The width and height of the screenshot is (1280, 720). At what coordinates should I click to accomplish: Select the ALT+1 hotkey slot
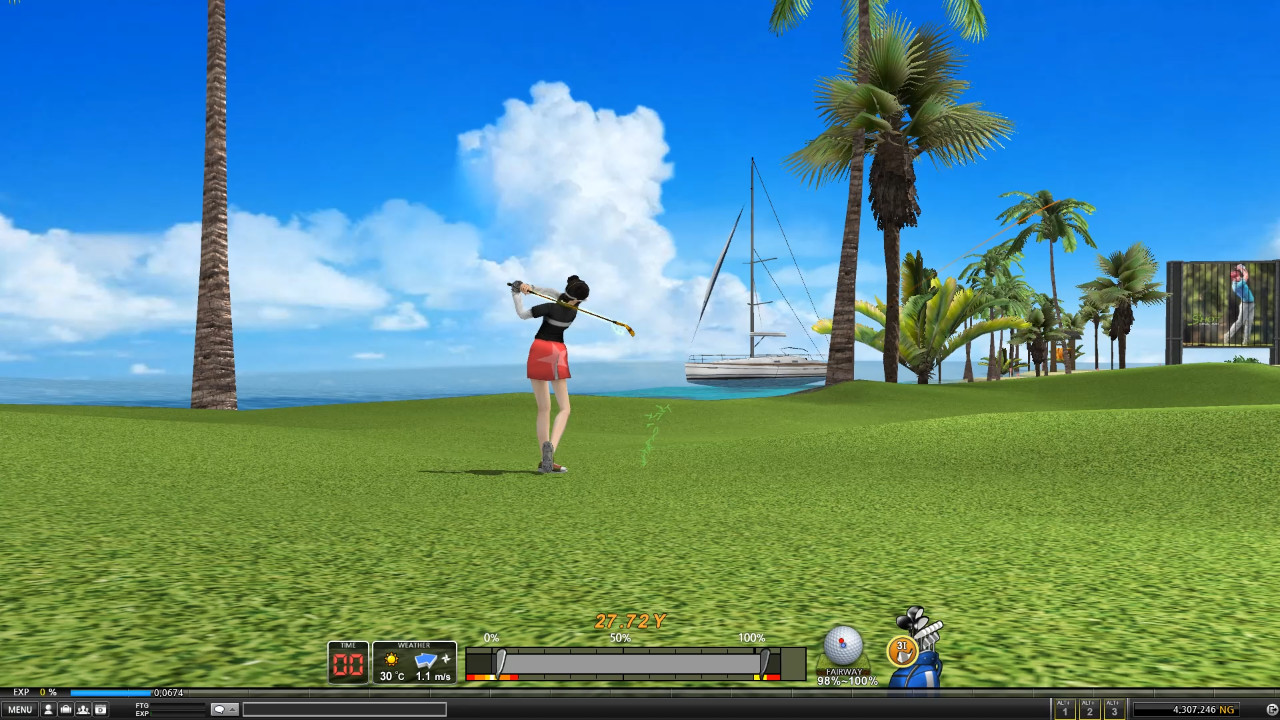tap(1063, 709)
